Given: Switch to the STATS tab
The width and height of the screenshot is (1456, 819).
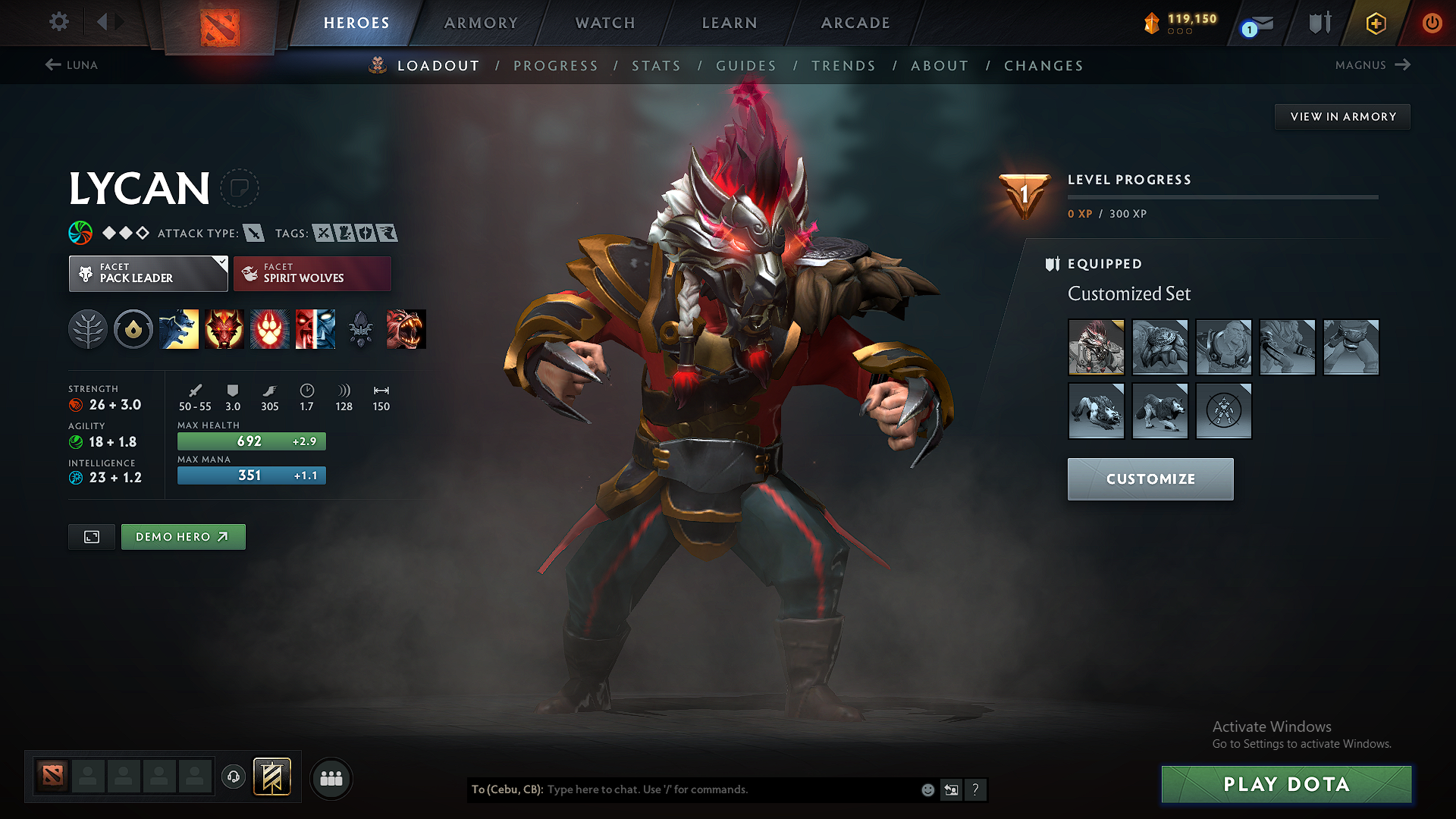Looking at the screenshot, I should pyautogui.click(x=657, y=66).
